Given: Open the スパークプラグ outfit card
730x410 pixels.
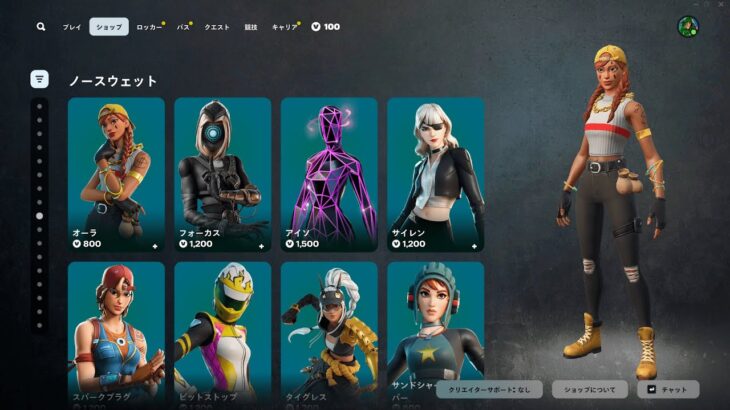Looking at the screenshot, I should point(116,335).
